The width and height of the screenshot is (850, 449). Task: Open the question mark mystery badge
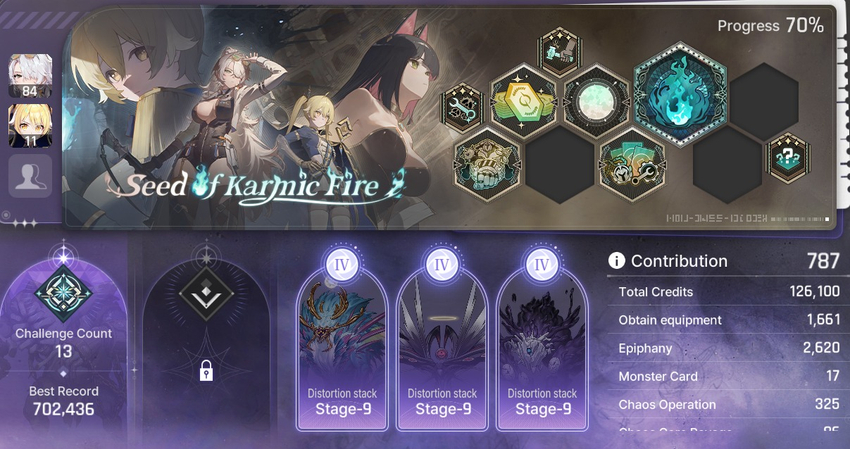click(788, 158)
